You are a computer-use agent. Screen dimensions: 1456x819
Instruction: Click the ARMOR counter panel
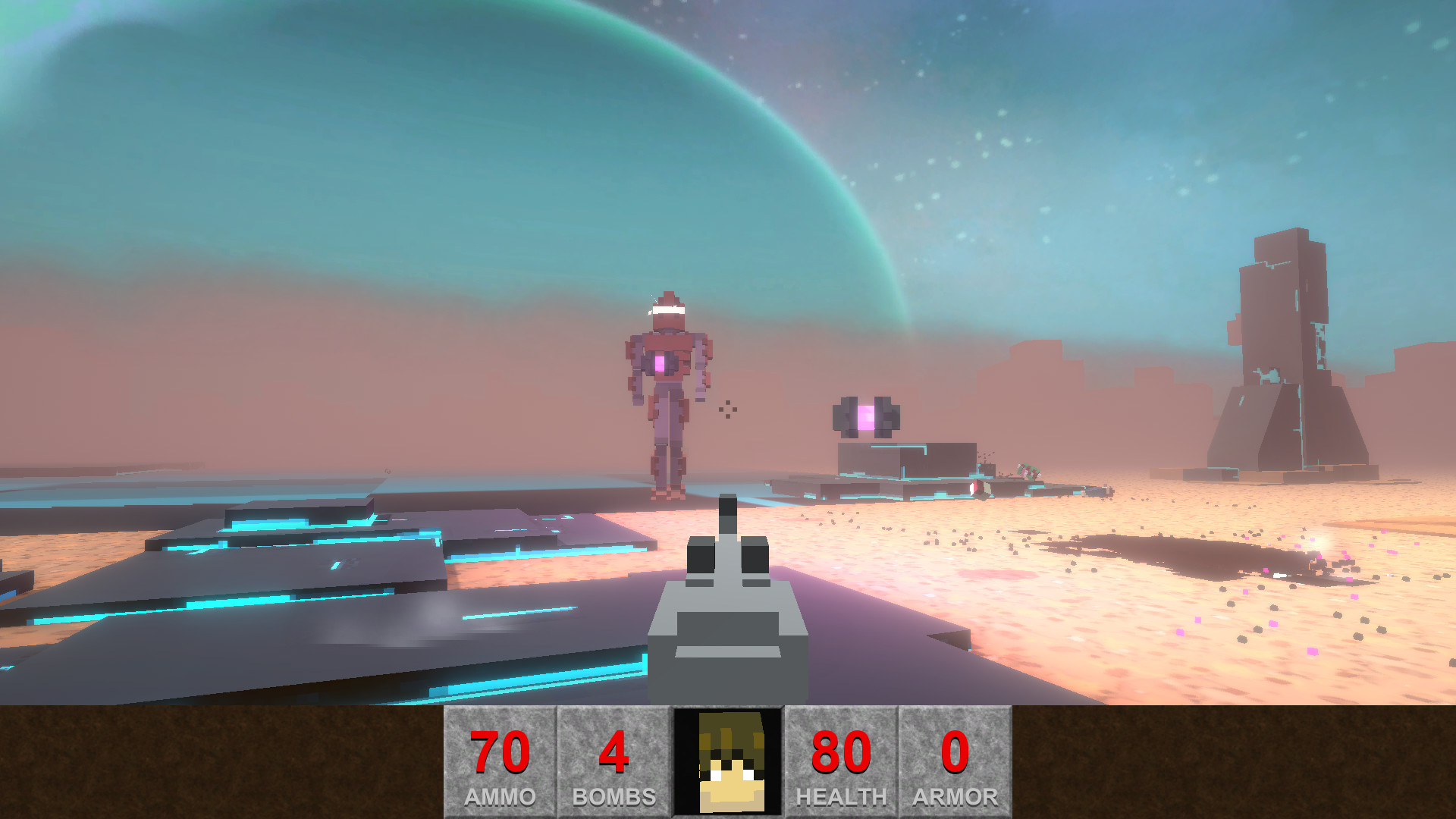point(955,762)
